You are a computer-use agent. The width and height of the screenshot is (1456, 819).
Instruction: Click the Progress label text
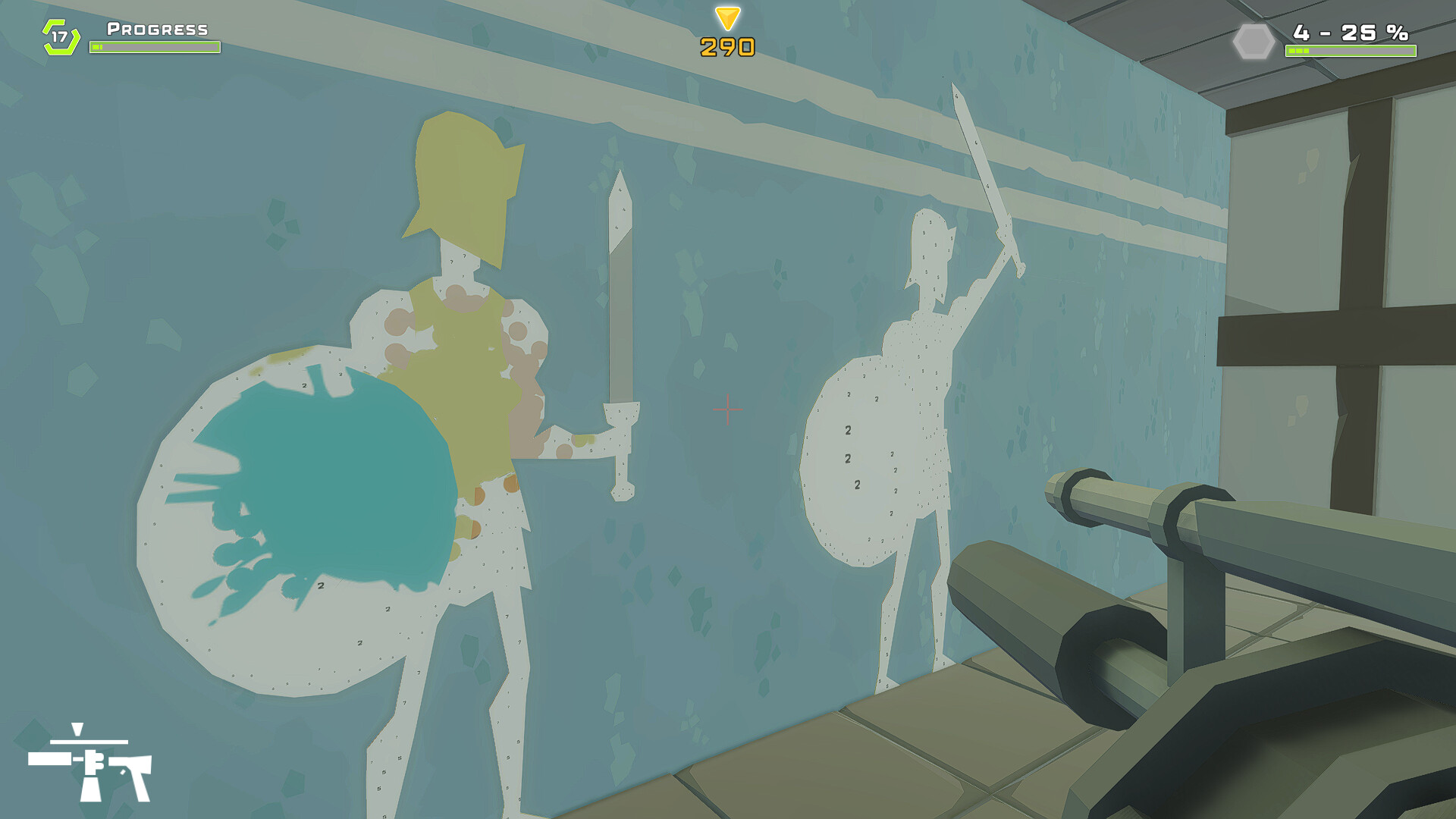coord(155,30)
